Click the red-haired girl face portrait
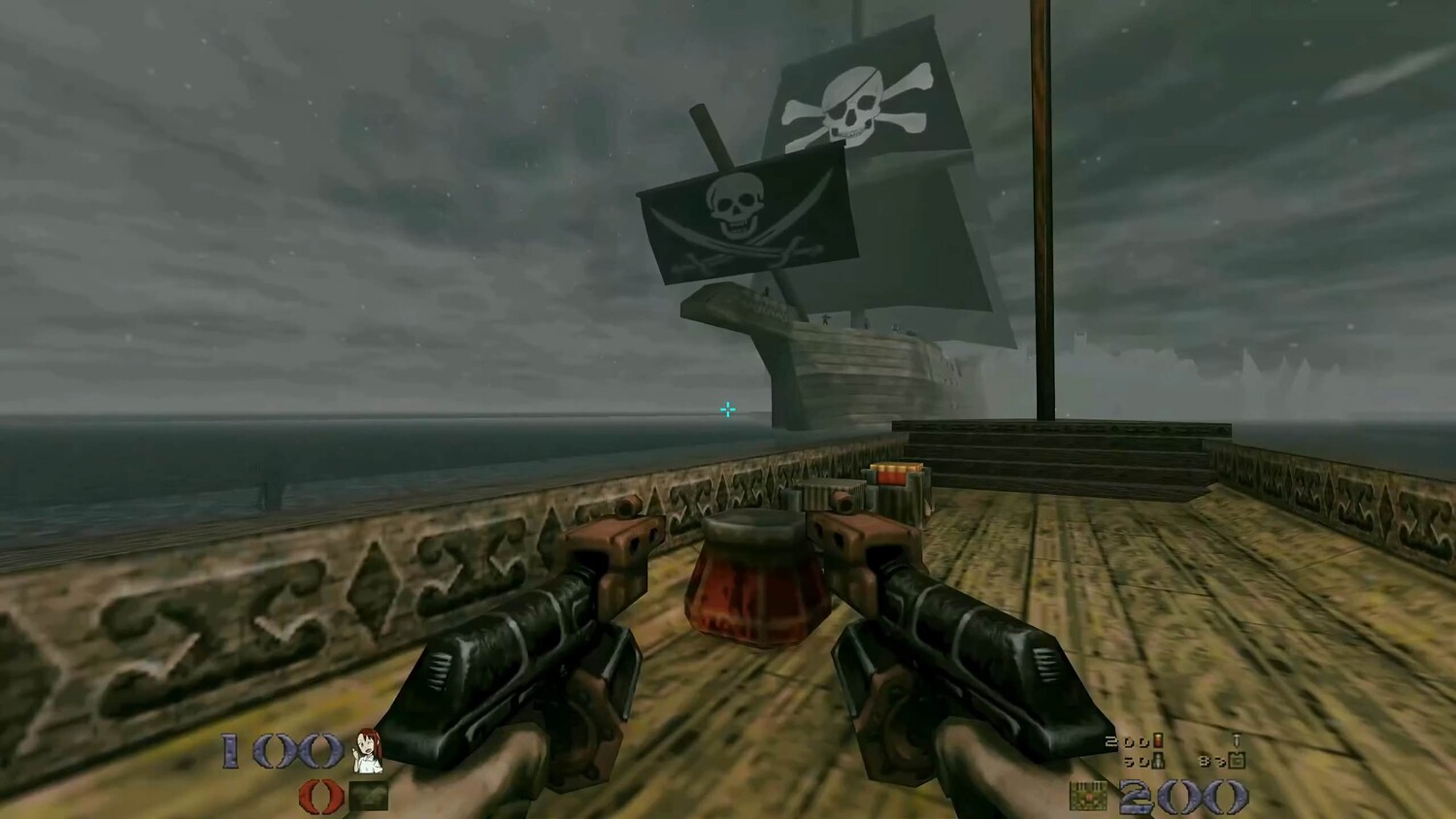The width and height of the screenshot is (1456, 819). pyautogui.click(x=368, y=749)
